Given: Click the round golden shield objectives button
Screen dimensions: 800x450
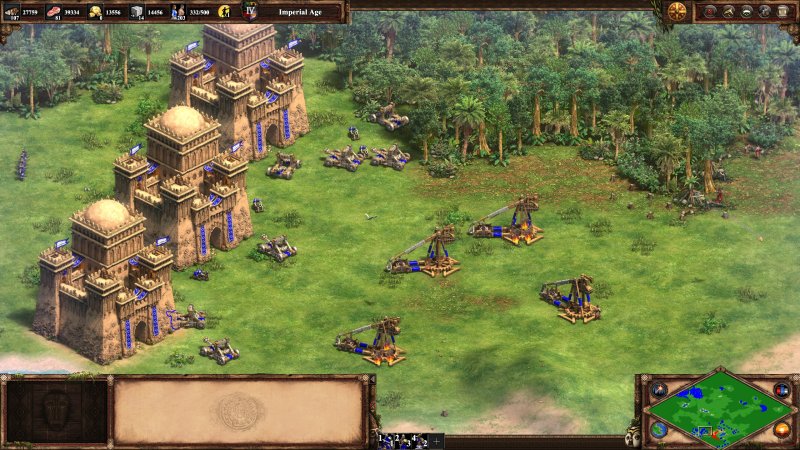Looking at the screenshot, I should [x=677, y=11].
